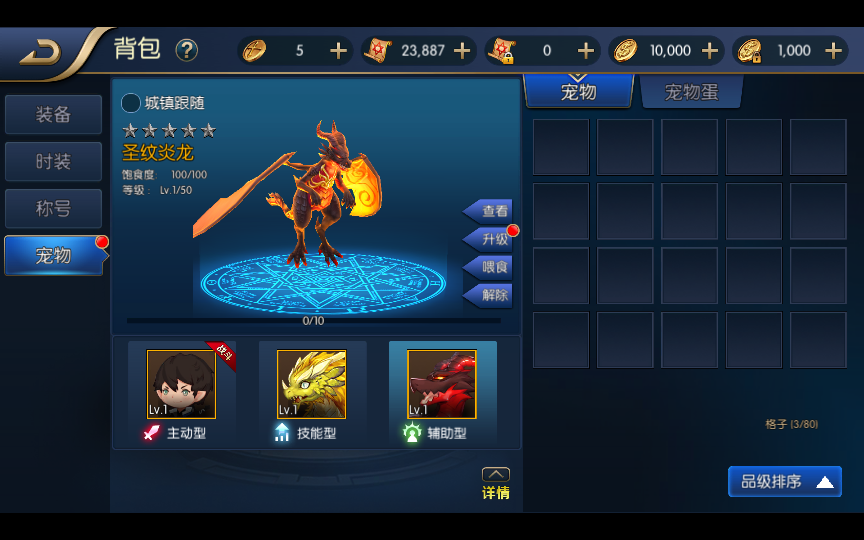Toggle the 城镇跟随 town follow option

(x=131, y=103)
